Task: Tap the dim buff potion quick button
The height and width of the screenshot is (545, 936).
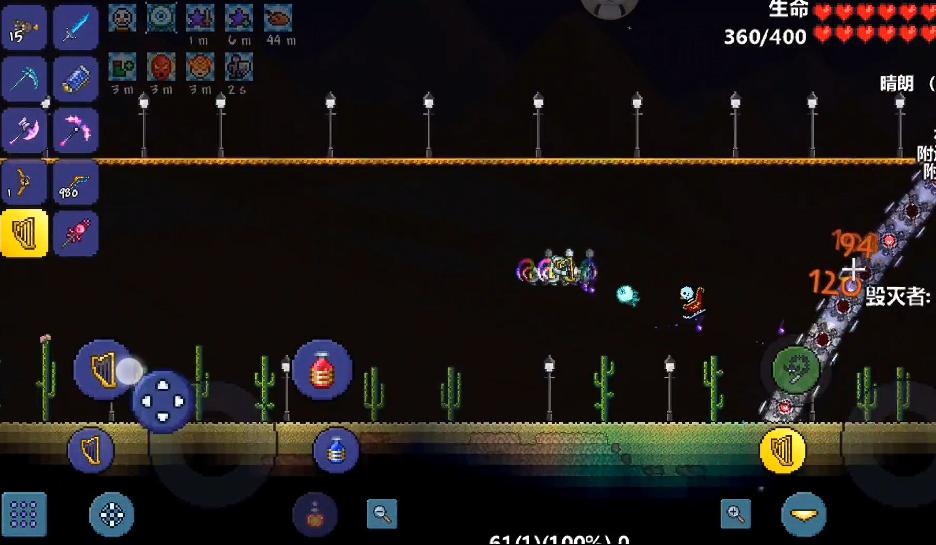Action: tap(314, 515)
